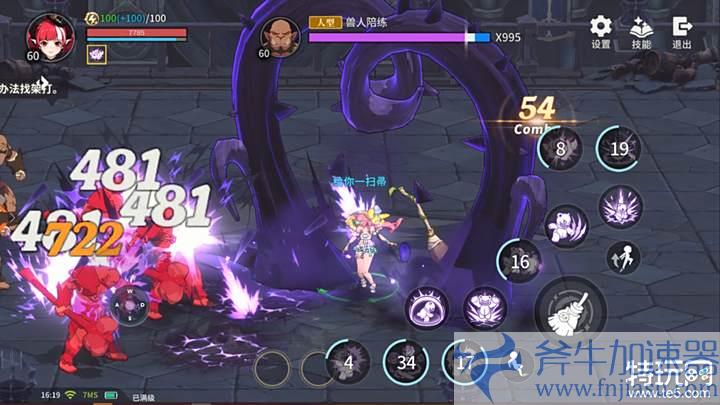Screen dimensions: 720x405
Task: Tap the WASD virtual joystick
Action: point(129,304)
